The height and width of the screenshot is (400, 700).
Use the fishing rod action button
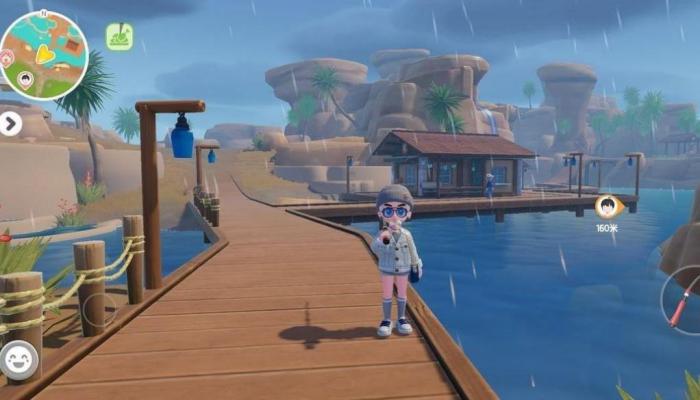pyautogui.click(x=685, y=299)
